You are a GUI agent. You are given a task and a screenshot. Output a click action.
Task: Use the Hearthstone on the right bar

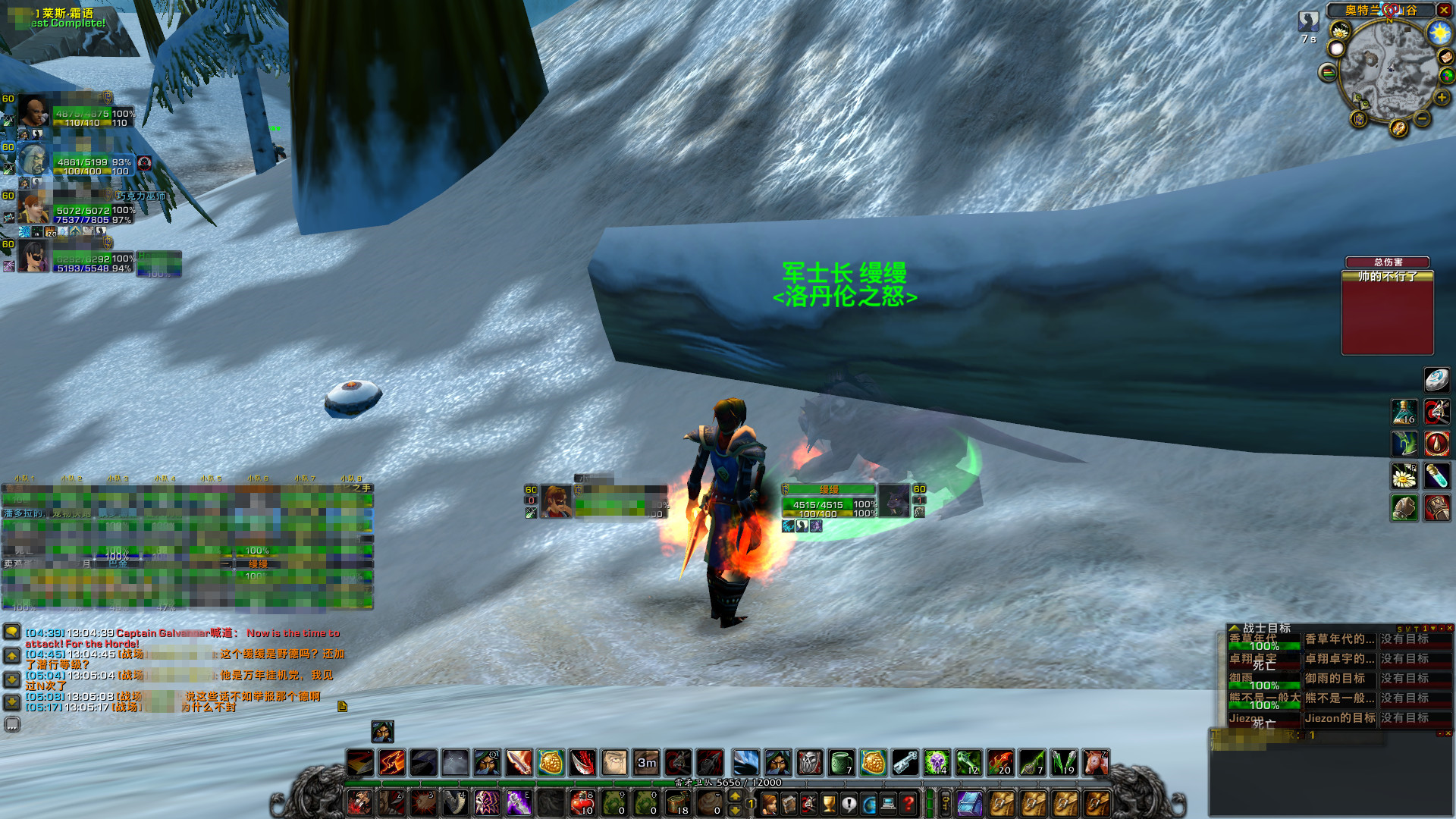1436,380
